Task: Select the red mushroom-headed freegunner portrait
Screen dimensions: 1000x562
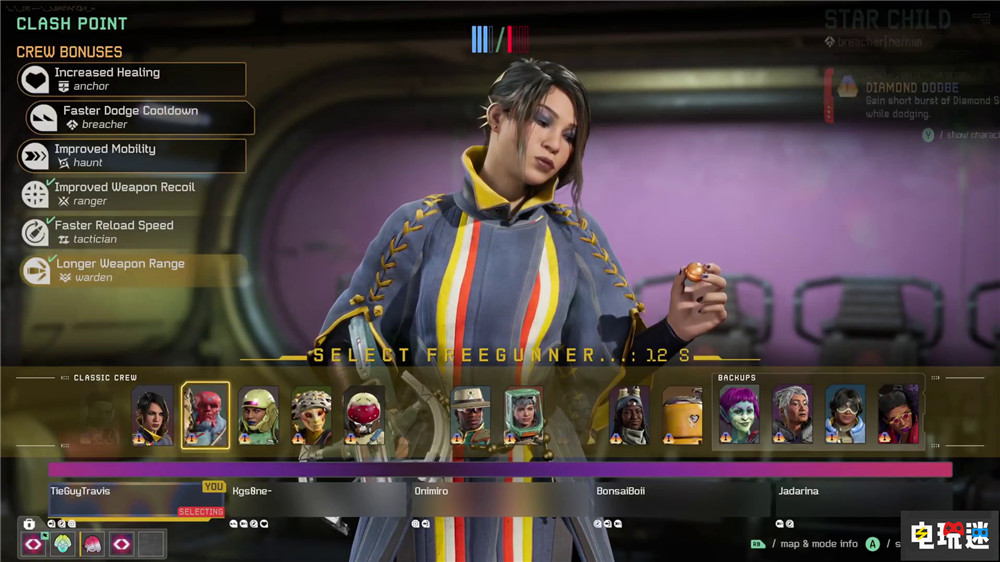Action: [x=364, y=414]
